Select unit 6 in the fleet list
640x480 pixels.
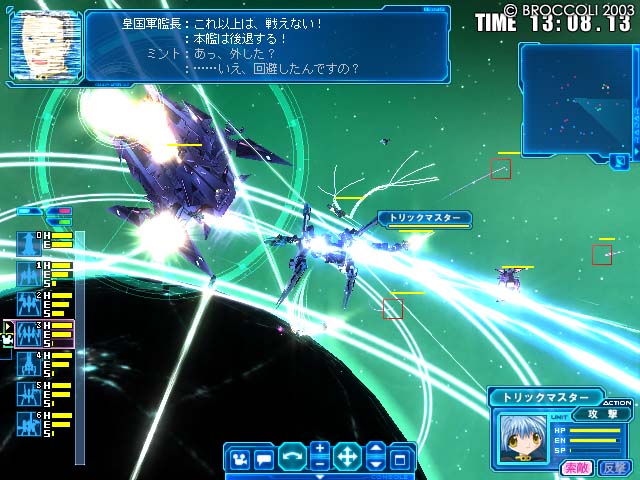(29, 423)
